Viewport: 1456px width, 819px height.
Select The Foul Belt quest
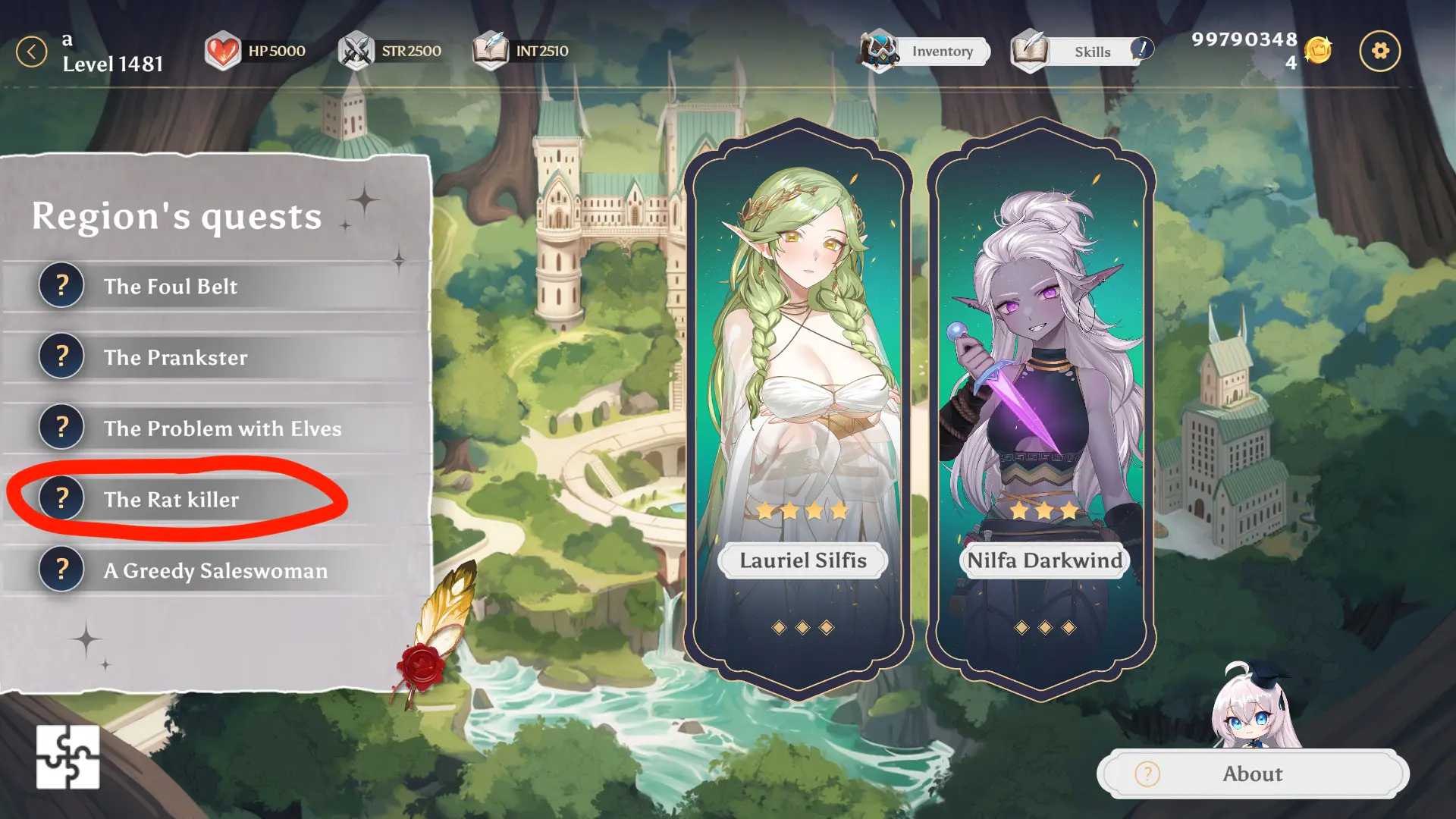tap(171, 287)
